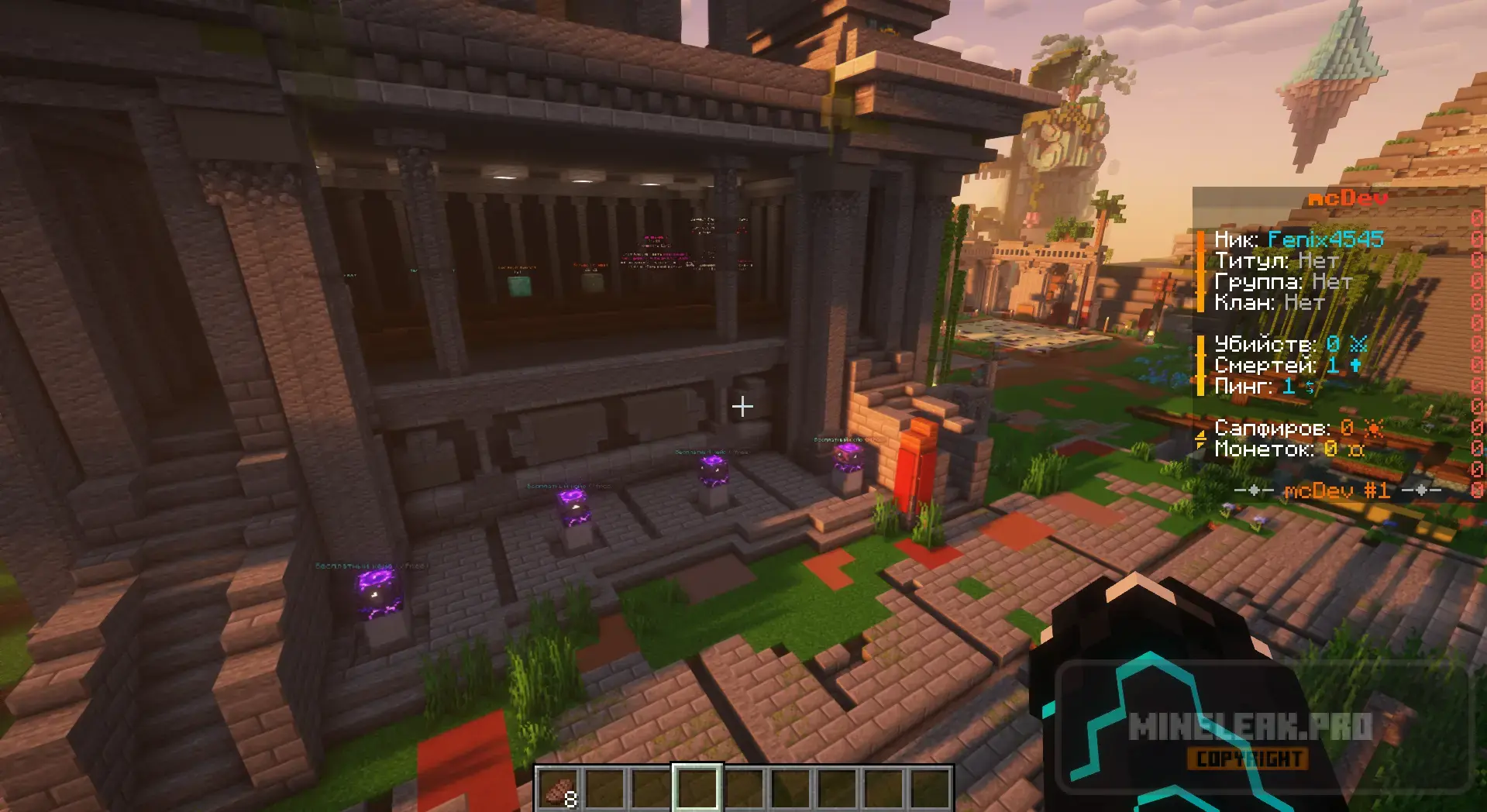
Task: Click the highlighted empty hotbar slot
Action: tap(697, 789)
